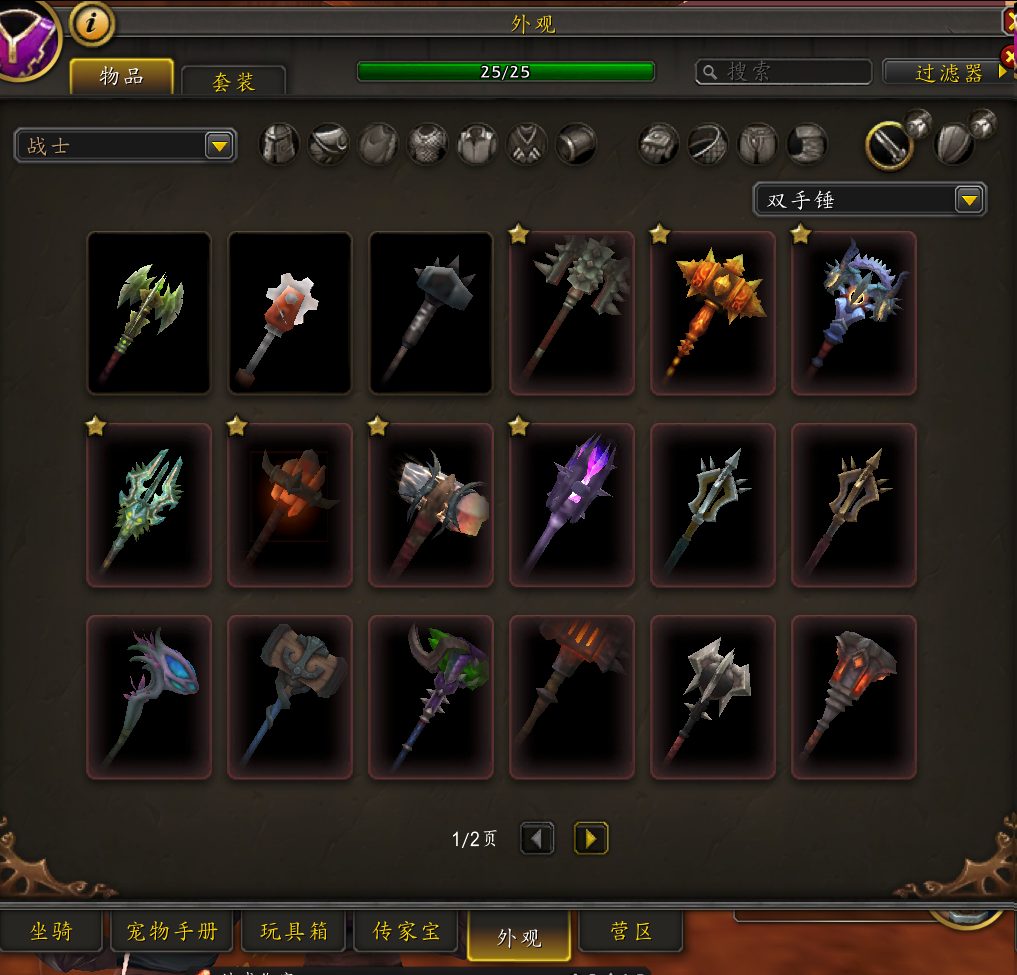
Task: Select the purple crystal mace appearance
Action: coord(572,505)
